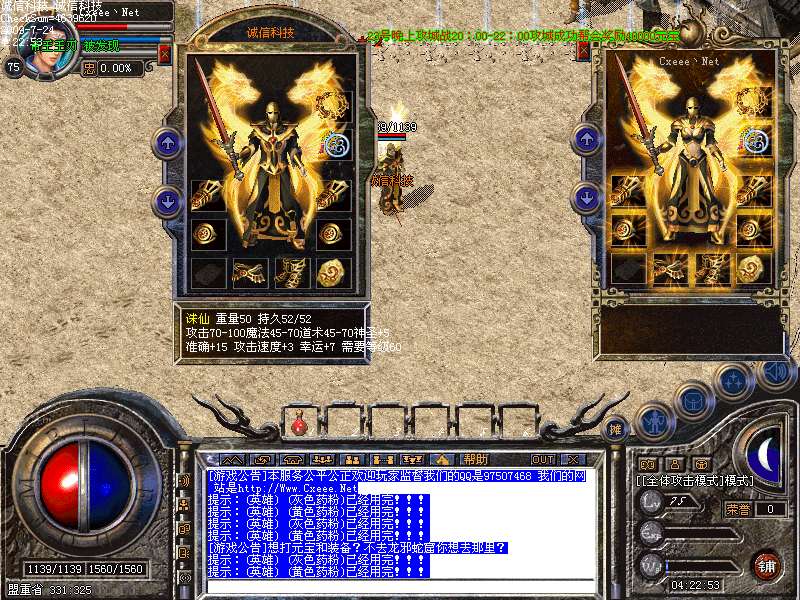Open the 帮助 help button
The width and height of the screenshot is (800, 600).
pos(476,459)
